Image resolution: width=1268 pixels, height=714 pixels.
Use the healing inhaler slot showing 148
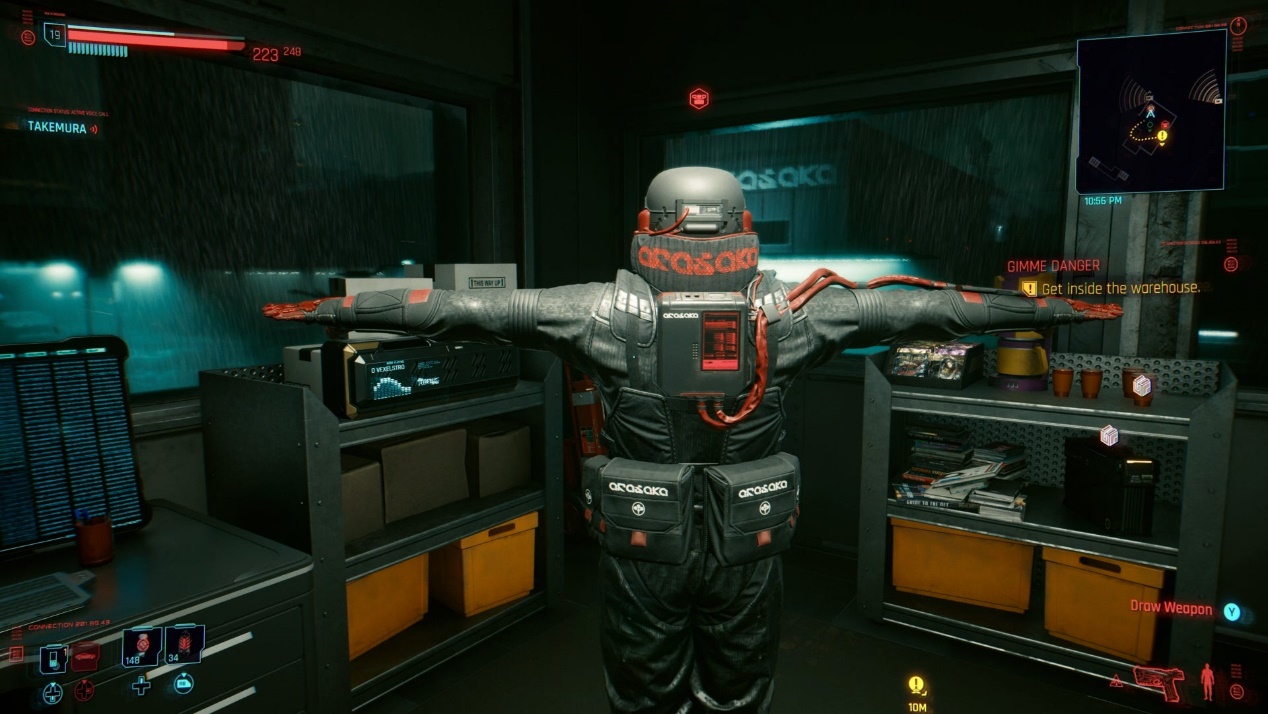(142, 646)
